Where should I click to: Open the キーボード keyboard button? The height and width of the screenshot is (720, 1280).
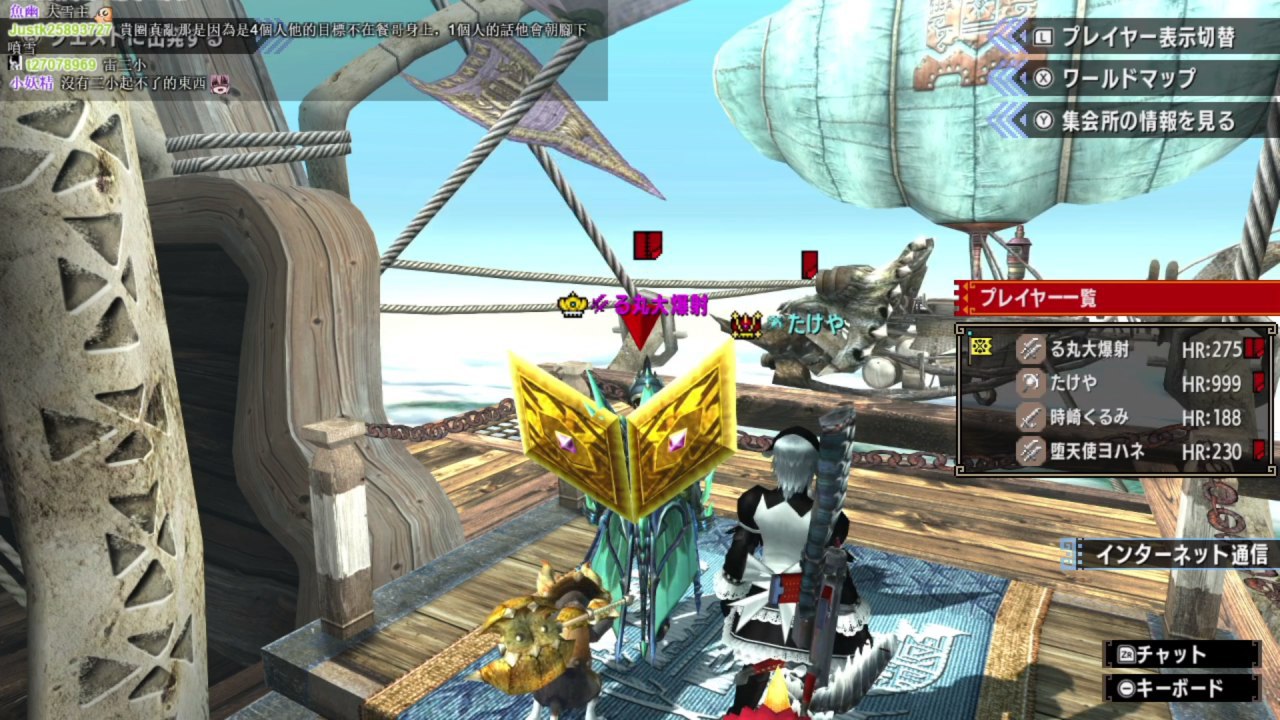pyautogui.click(x=1180, y=688)
